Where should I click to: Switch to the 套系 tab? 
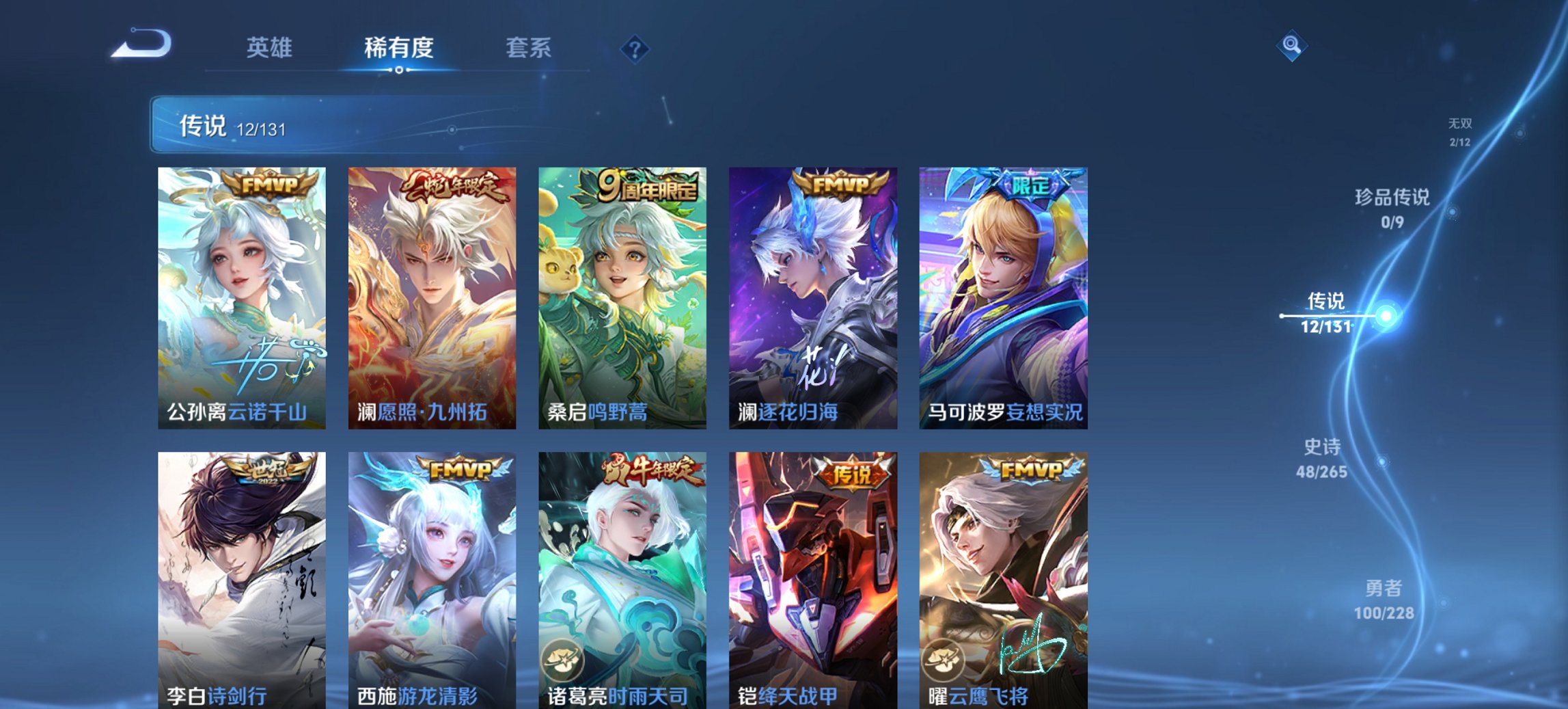tap(529, 48)
